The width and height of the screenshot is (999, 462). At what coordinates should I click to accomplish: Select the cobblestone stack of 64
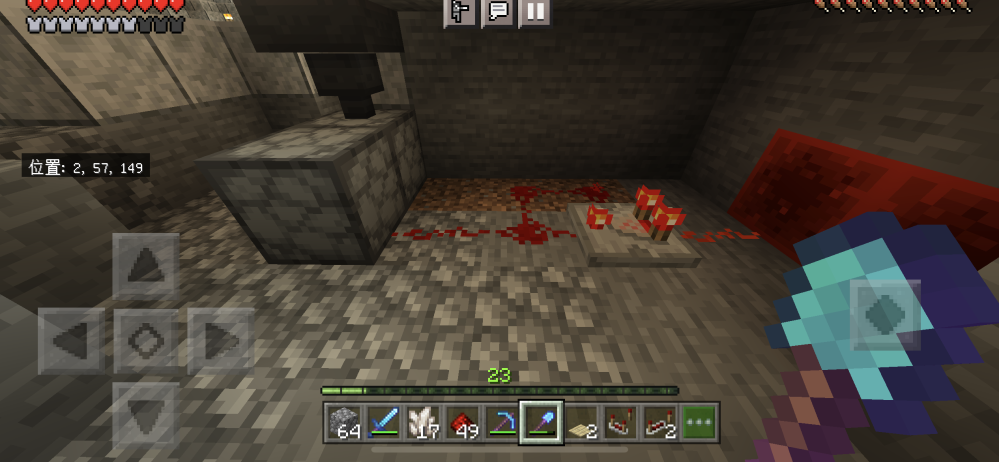[345, 423]
